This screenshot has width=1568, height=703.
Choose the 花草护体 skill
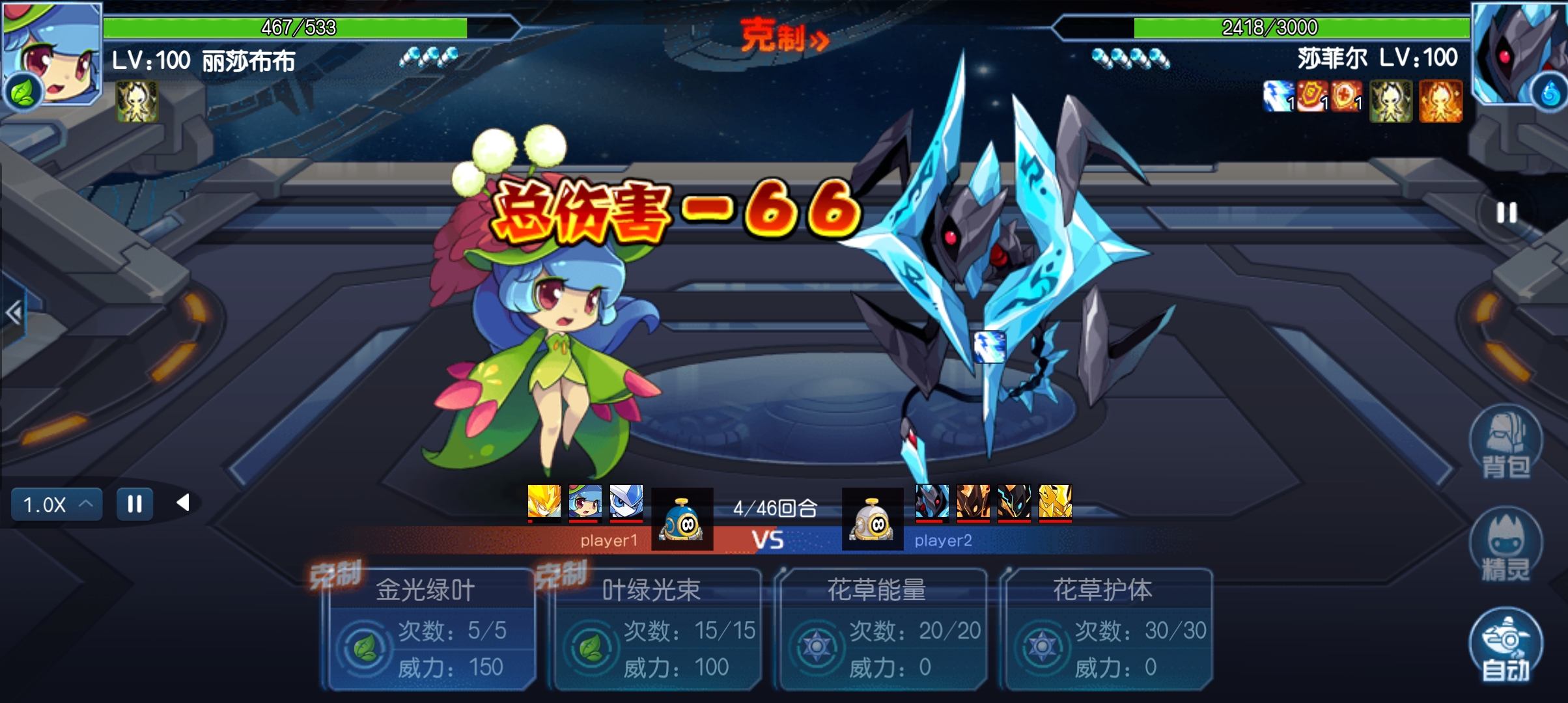pos(1107,629)
